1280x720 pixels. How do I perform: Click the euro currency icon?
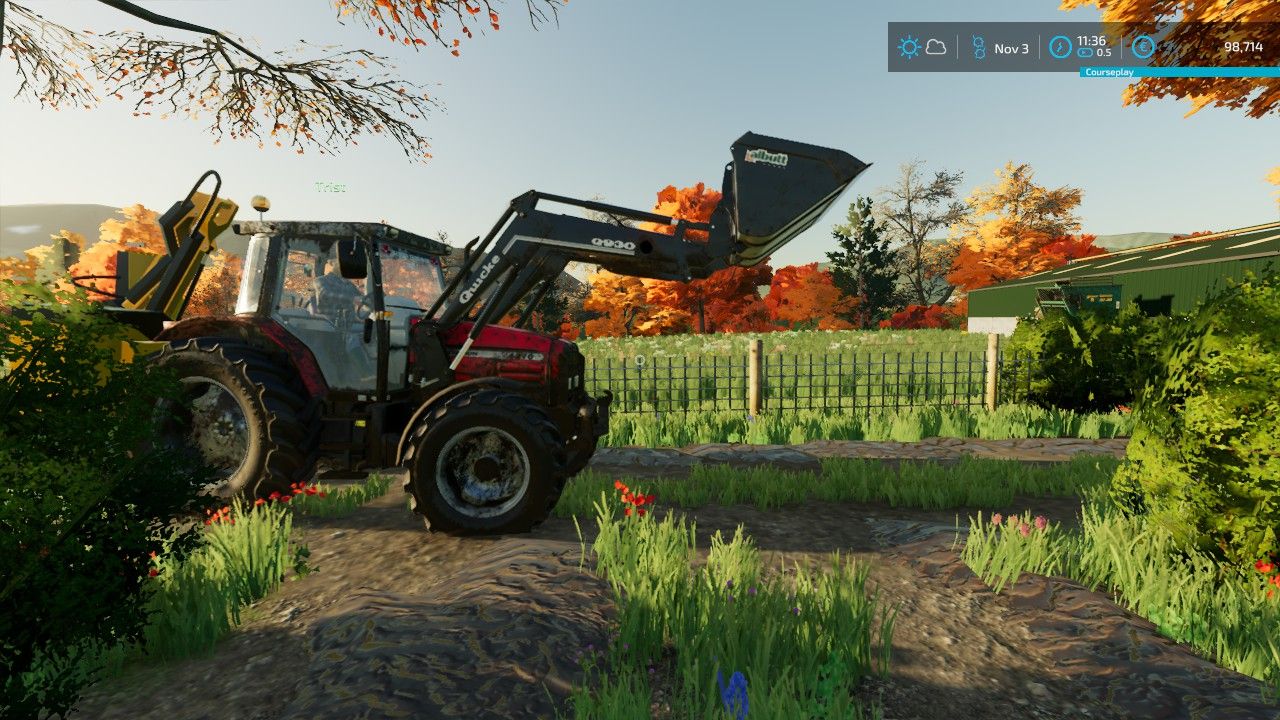pos(1143,47)
